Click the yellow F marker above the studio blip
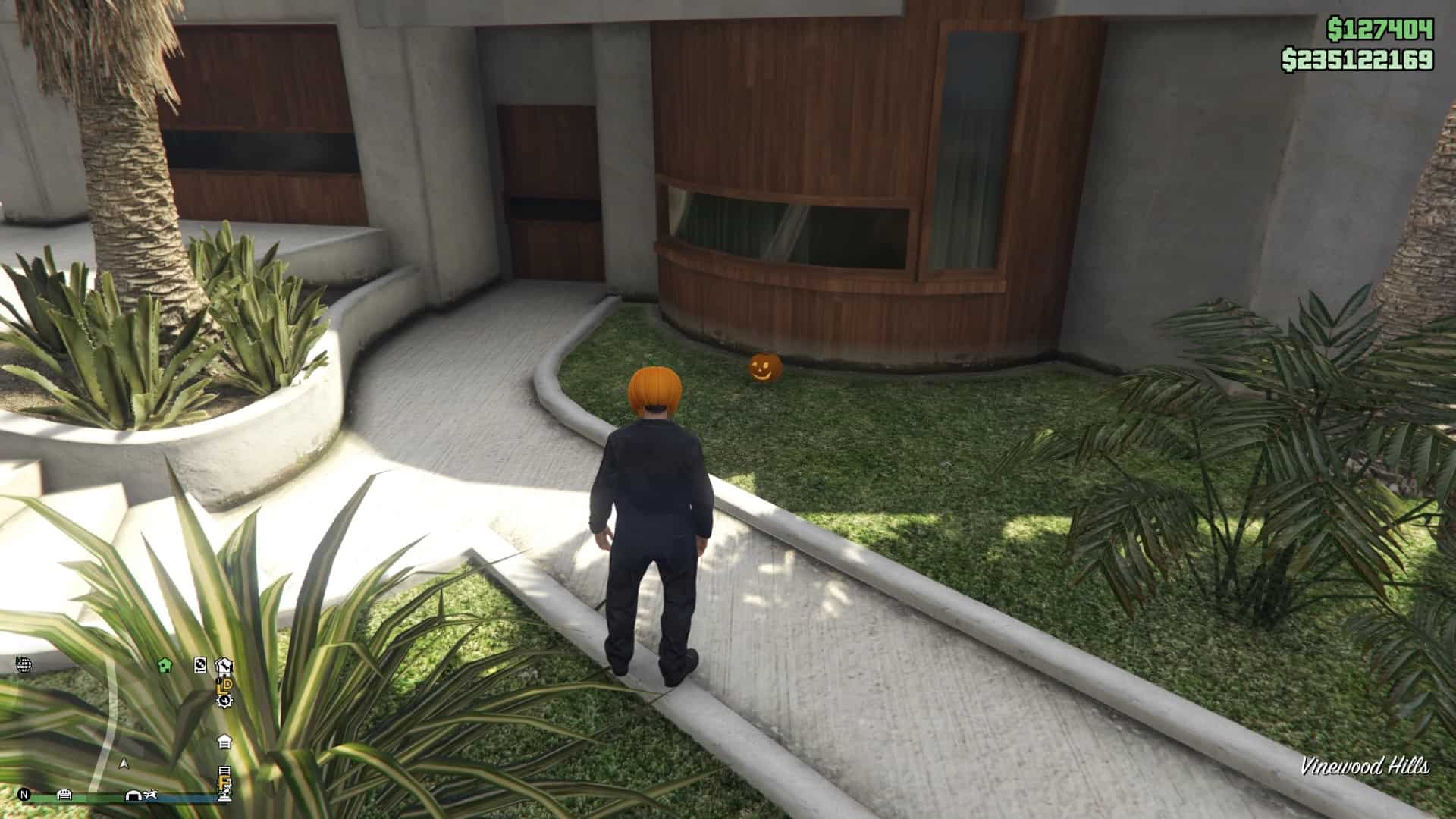Viewport: 1456px width, 819px height. [x=224, y=783]
